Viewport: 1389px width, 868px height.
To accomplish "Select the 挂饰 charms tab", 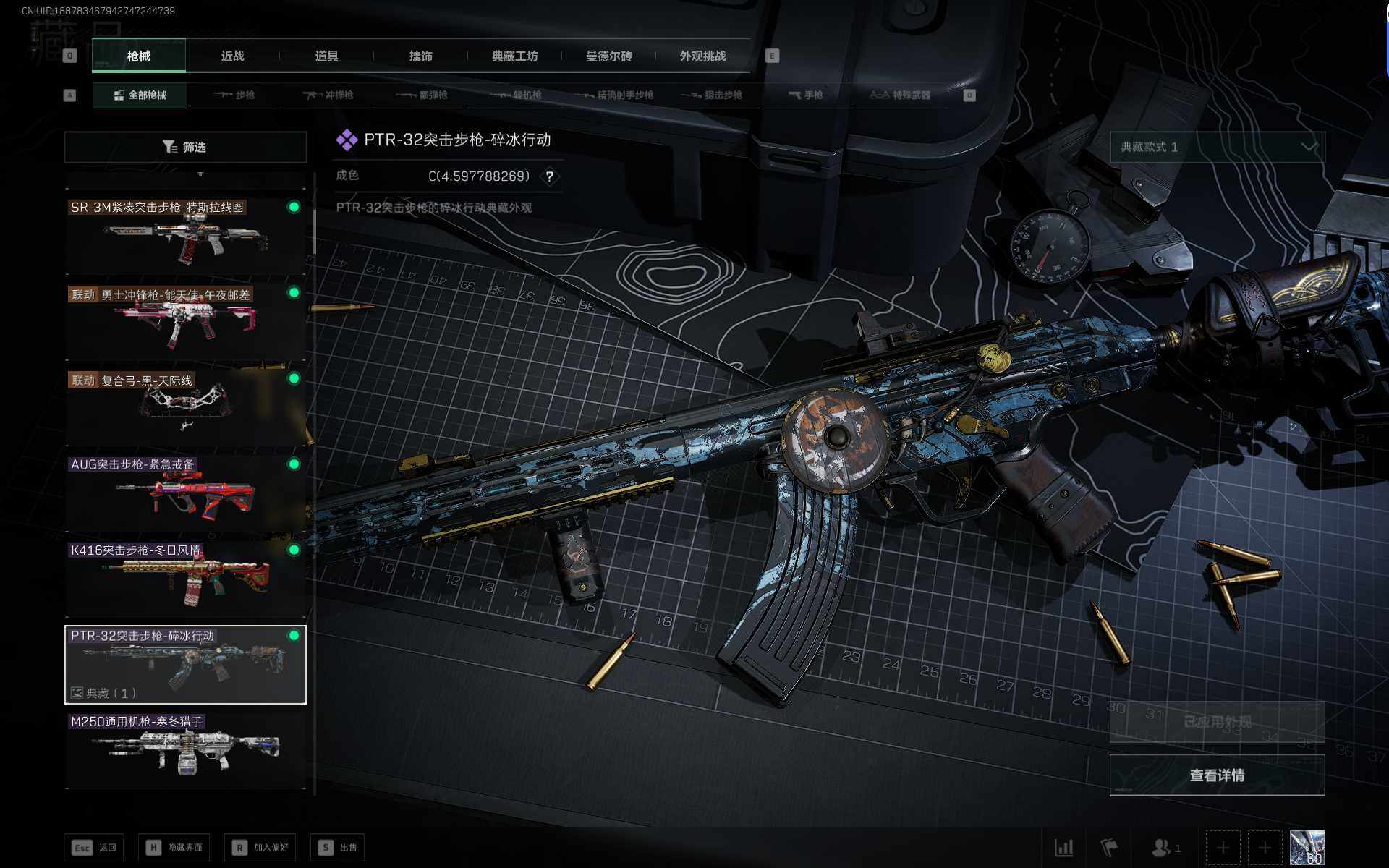I will pyautogui.click(x=420, y=56).
